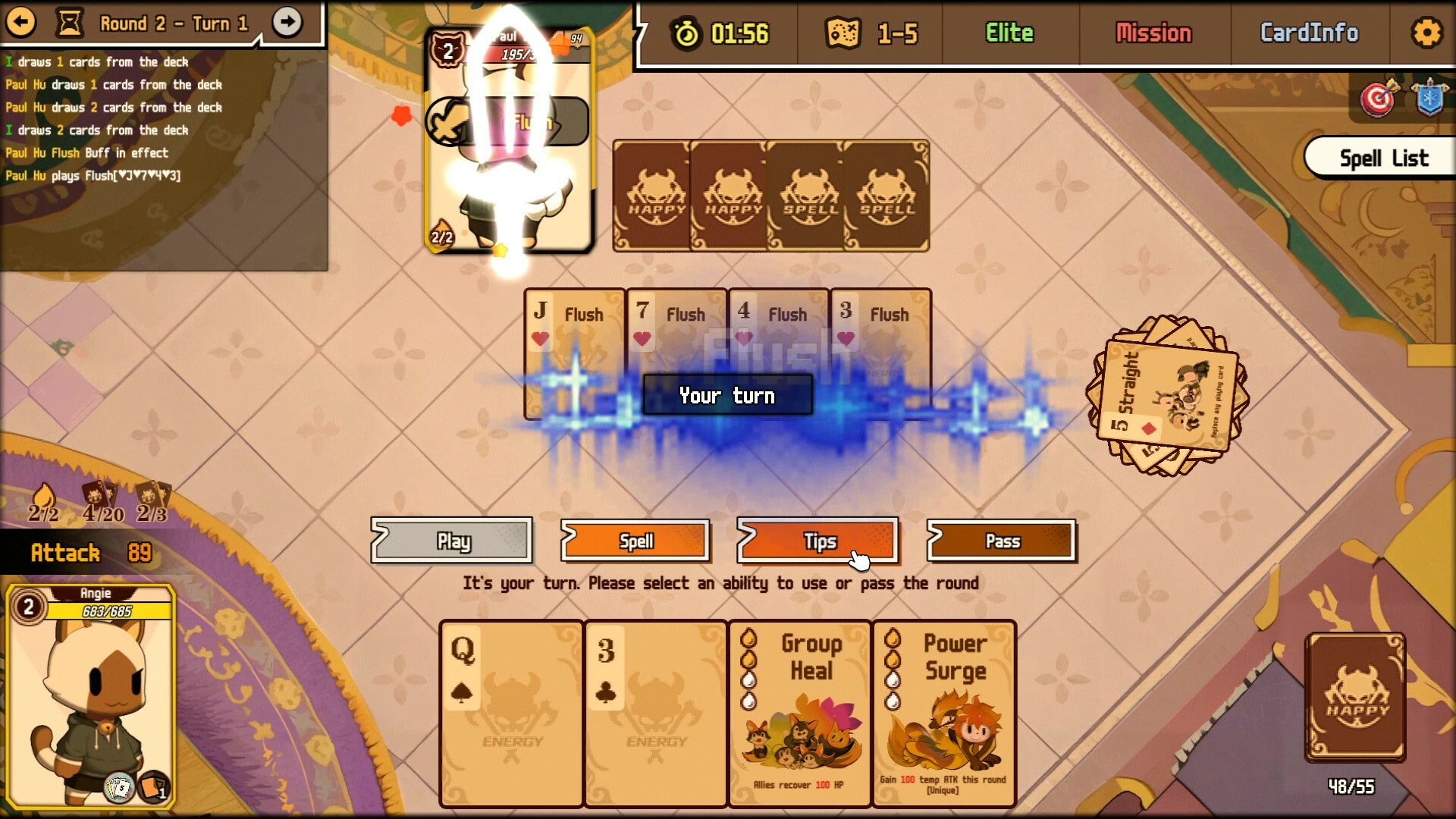Viewport: 1456px width, 819px height.
Task: Advance rounds with the right arrow
Action: pyautogui.click(x=287, y=22)
